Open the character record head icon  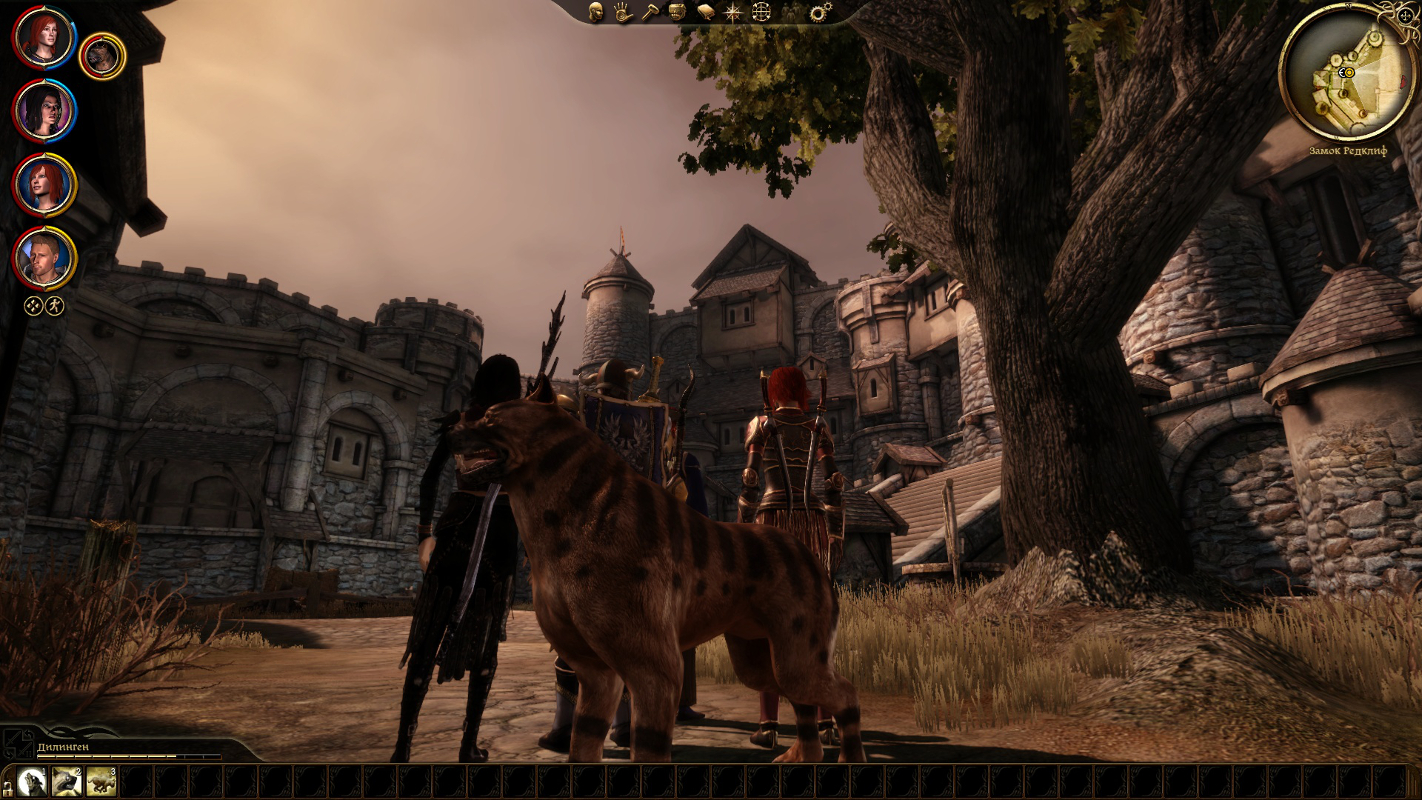point(596,12)
